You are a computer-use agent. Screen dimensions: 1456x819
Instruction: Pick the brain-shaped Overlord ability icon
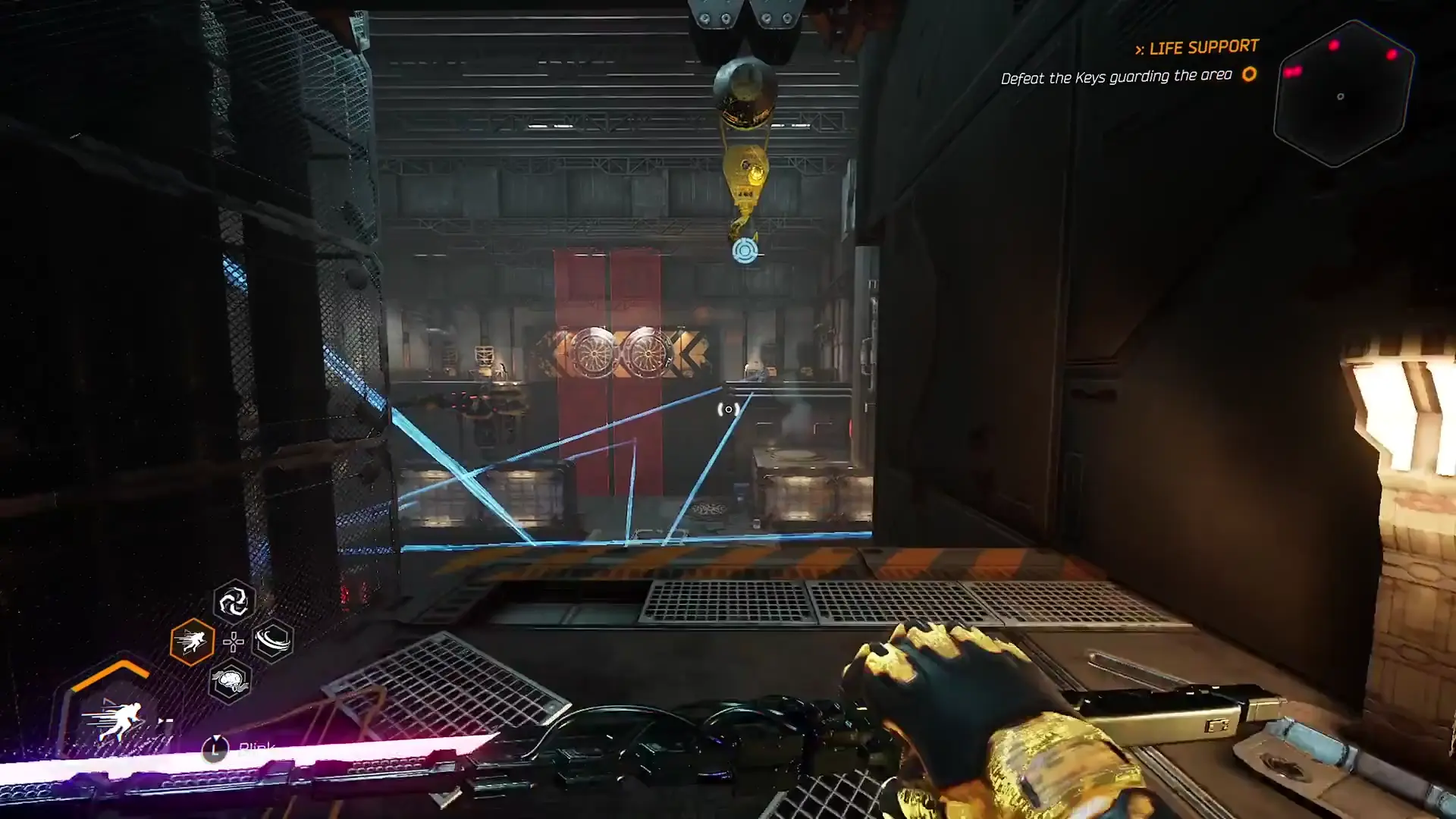pyautogui.click(x=230, y=681)
